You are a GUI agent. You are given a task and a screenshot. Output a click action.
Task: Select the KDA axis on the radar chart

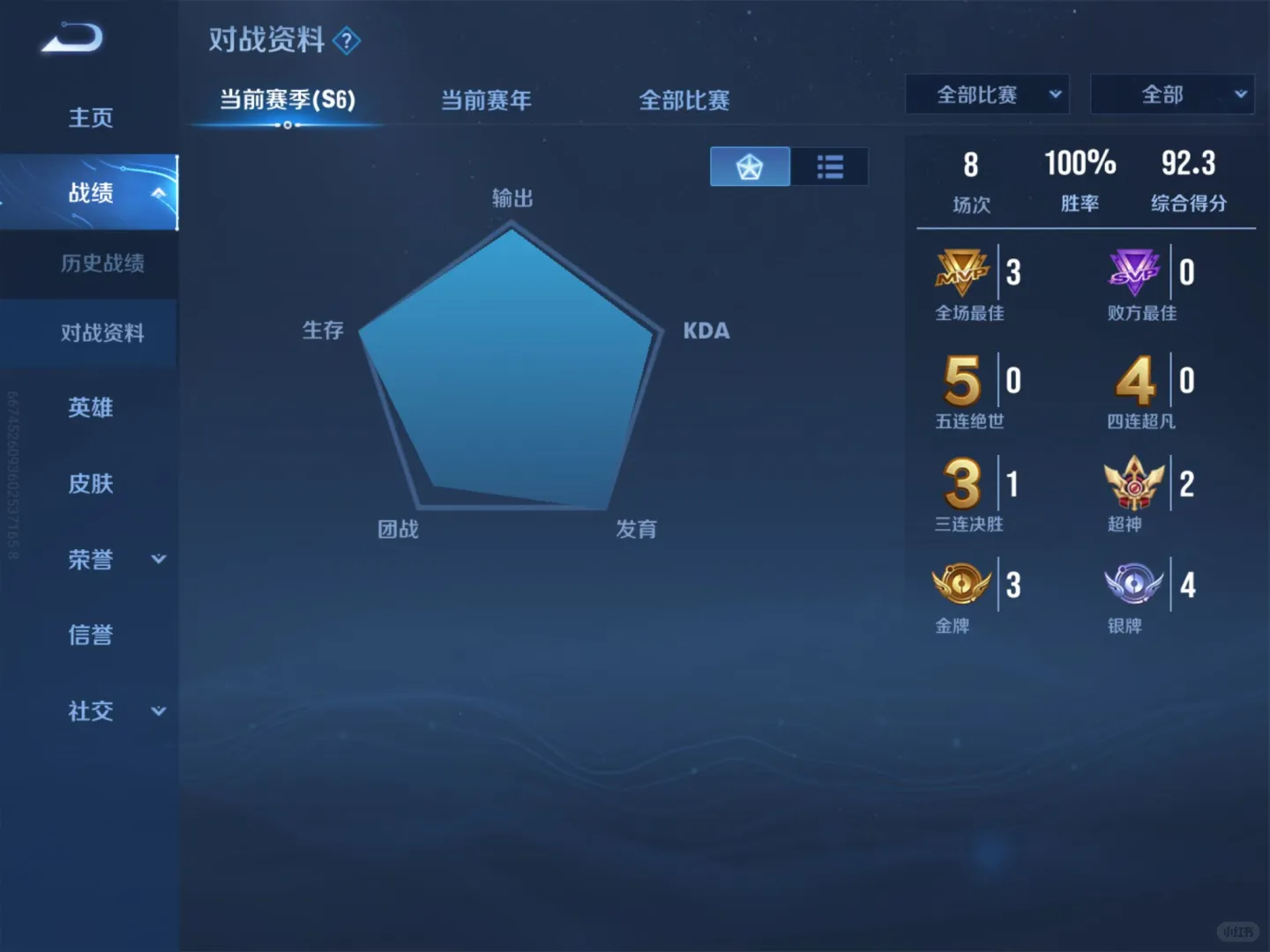click(x=706, y=331)
